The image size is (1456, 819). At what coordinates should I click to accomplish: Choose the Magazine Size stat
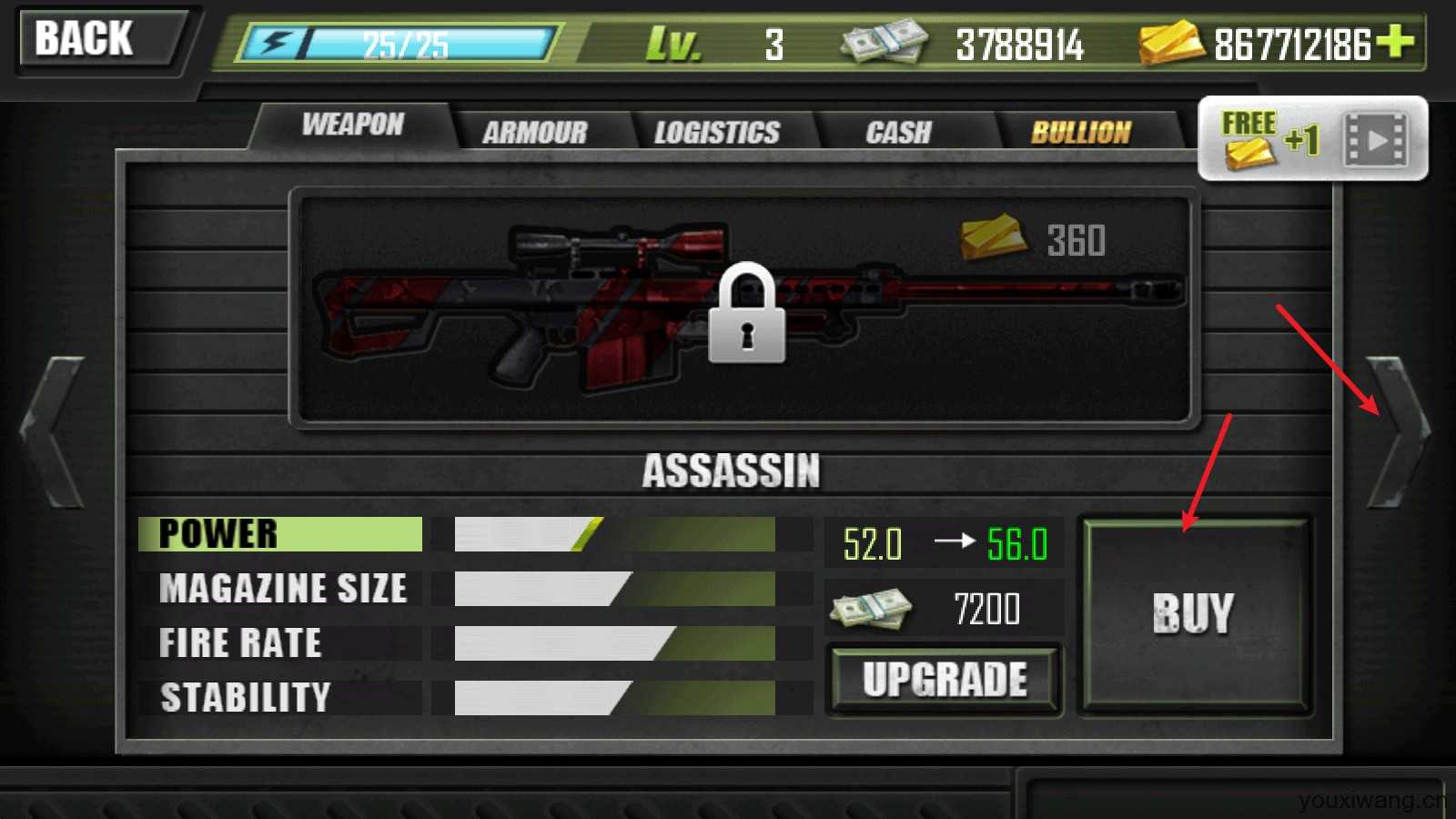[x=282, y=589]
